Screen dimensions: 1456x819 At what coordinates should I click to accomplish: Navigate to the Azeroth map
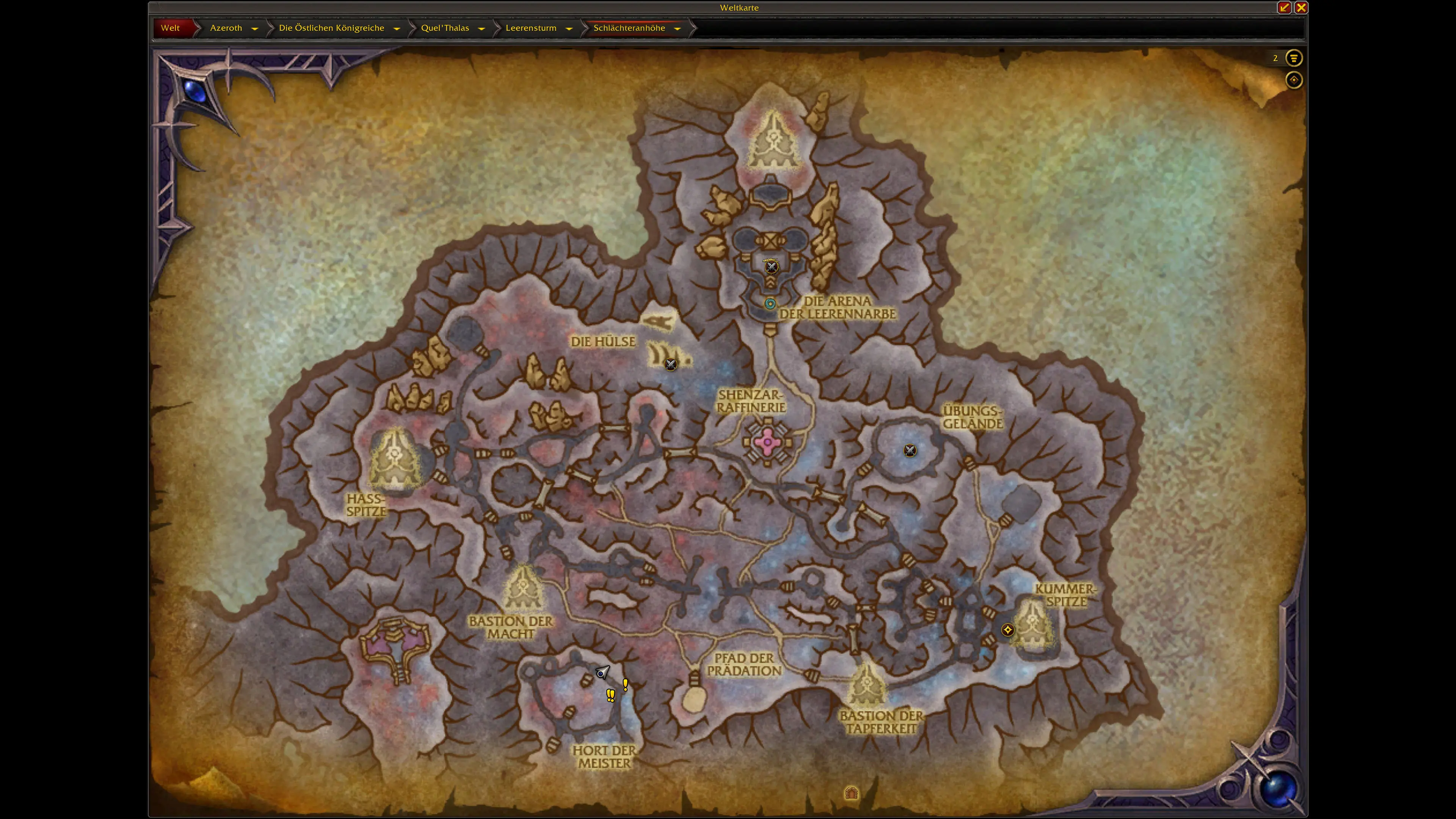(x=226, y=28)
